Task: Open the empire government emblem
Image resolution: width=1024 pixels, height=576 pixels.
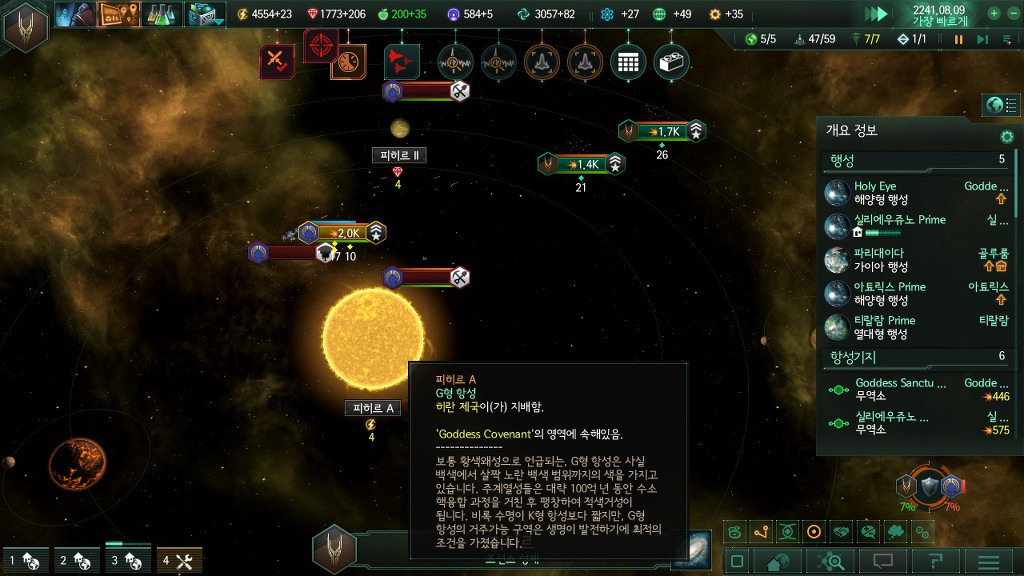Action: [x=24, y=26]
